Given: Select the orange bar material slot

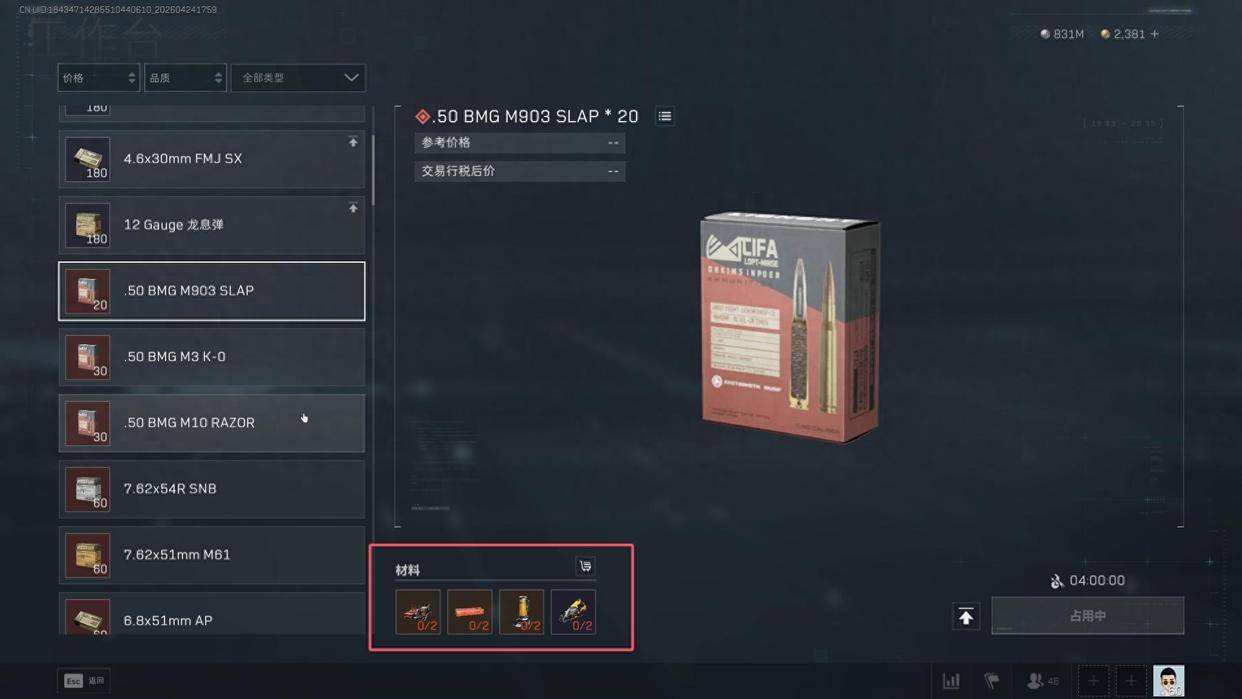Looking at the screenshot, I should coord(470,612).
